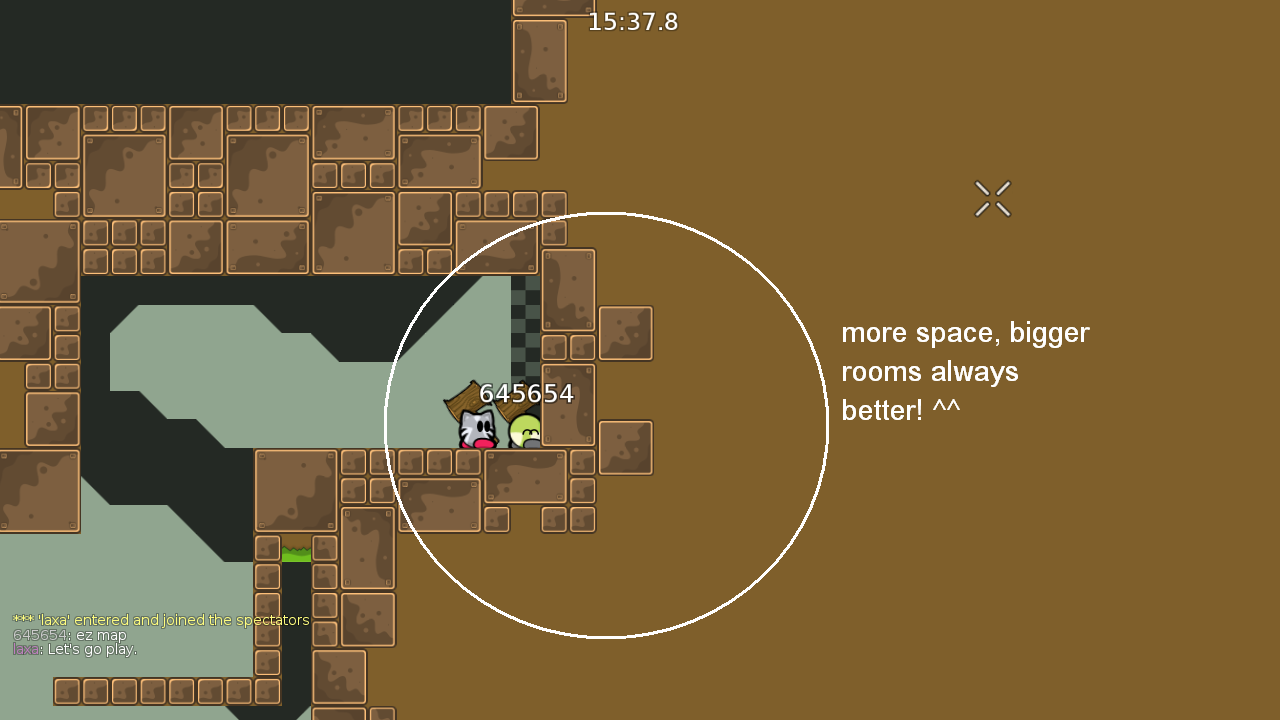Click the race timer showing 15:37.8
The image size is (1280, 720).
click(x=633, y=22)
